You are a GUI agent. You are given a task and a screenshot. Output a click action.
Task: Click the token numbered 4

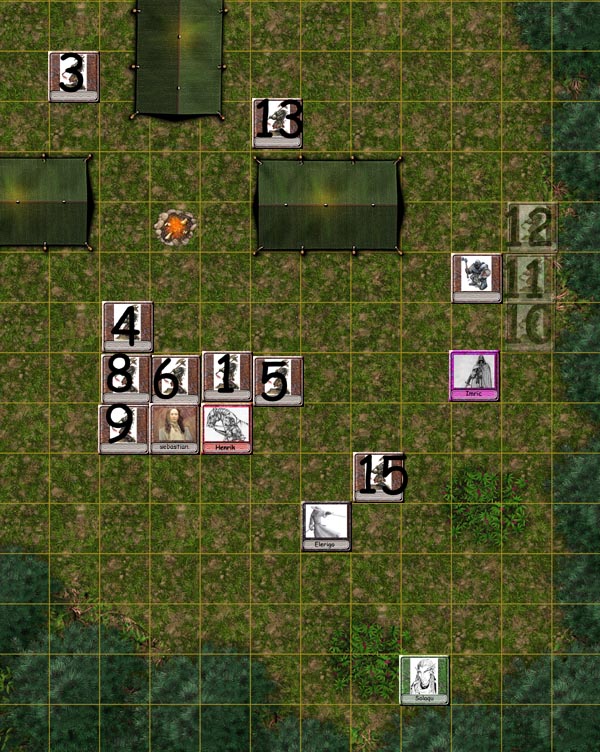click(127, 326)
